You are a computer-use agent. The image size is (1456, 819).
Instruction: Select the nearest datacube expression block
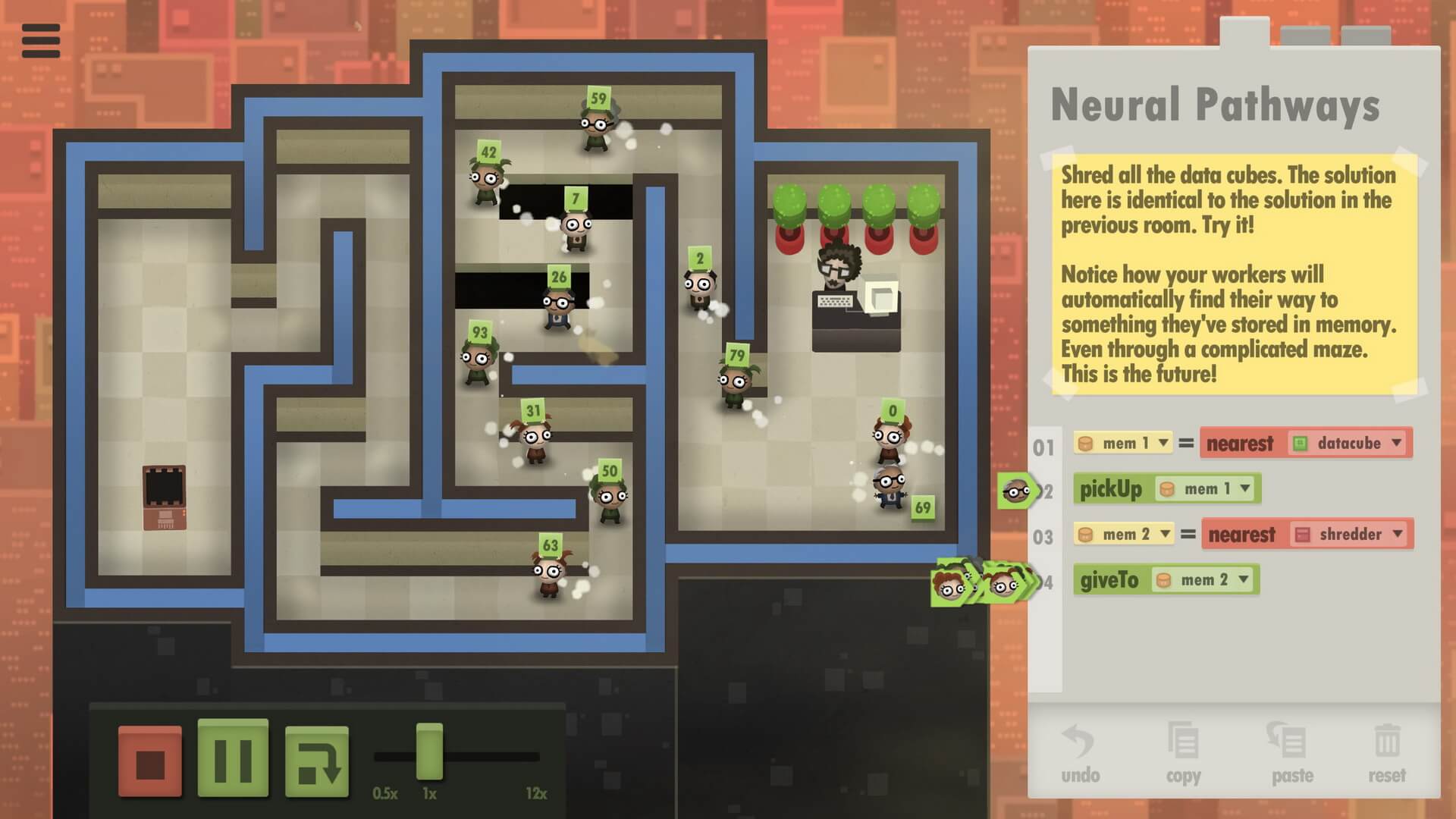pos(1240,444)
